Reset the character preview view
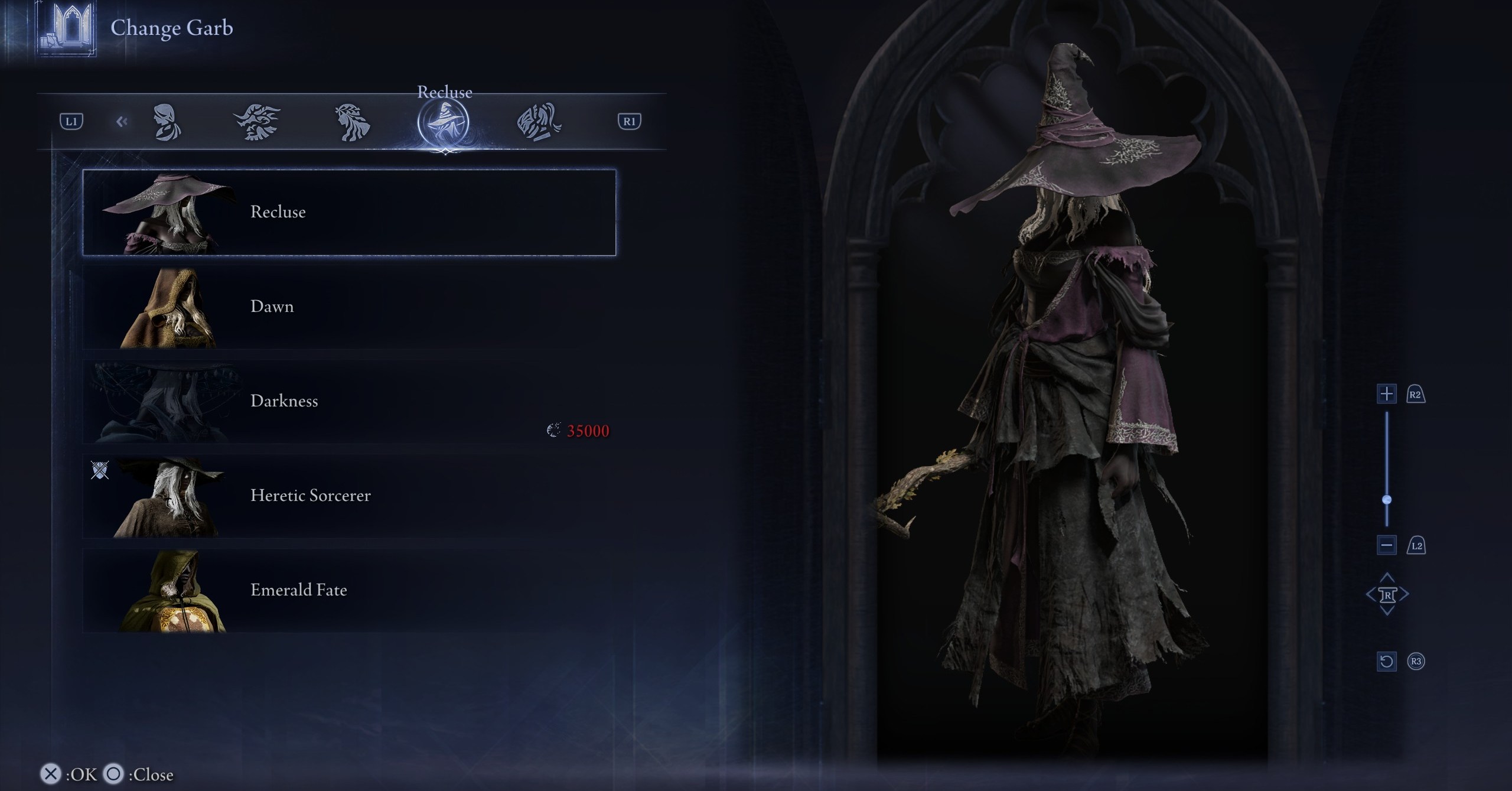Image resolution: width=1512 pixels, height=791 pixels. click(1386, 661)
